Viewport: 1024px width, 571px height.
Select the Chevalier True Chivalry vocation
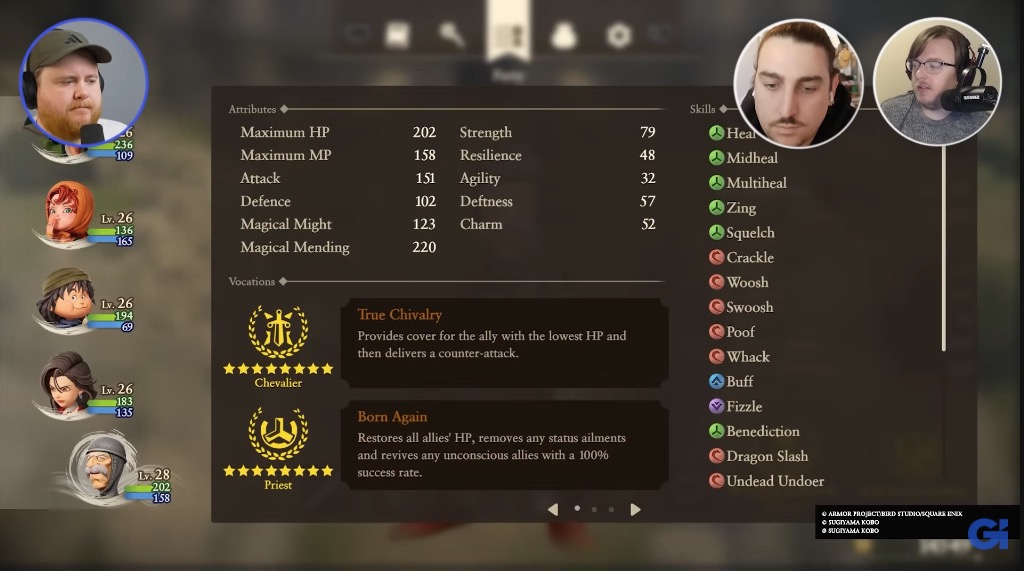(x=504, y=341)
